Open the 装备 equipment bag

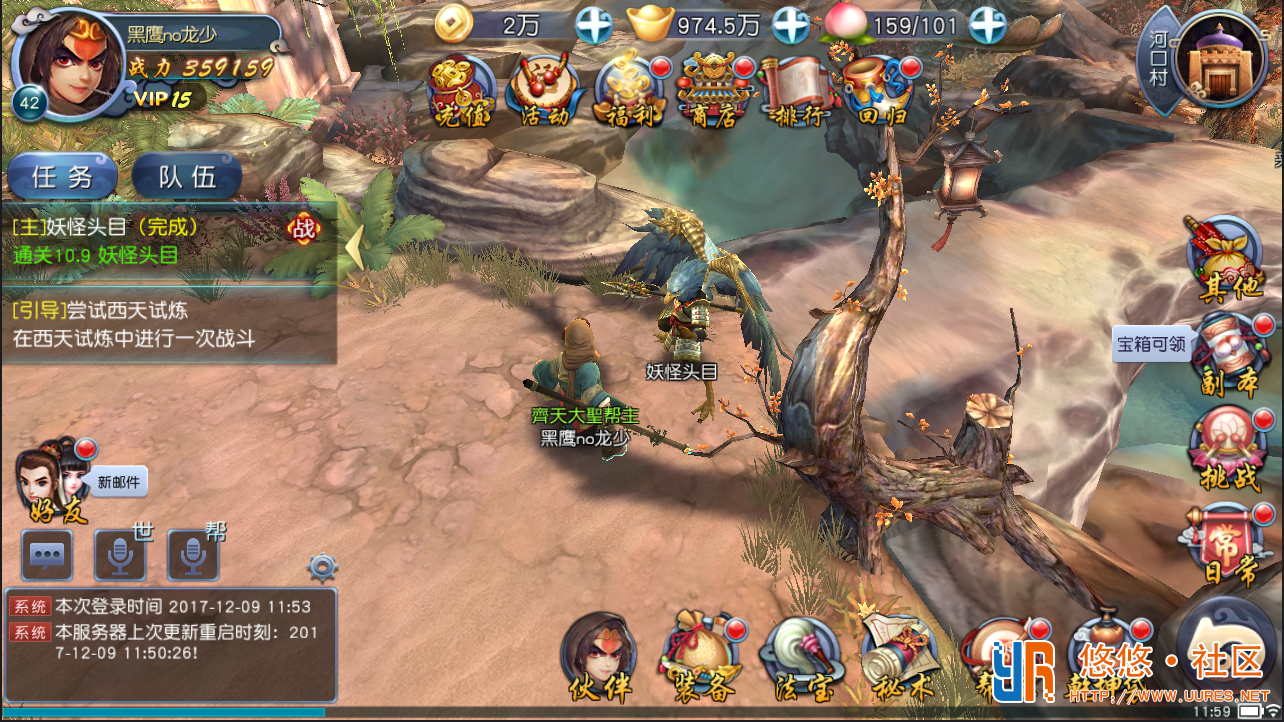tap(701, 657)
